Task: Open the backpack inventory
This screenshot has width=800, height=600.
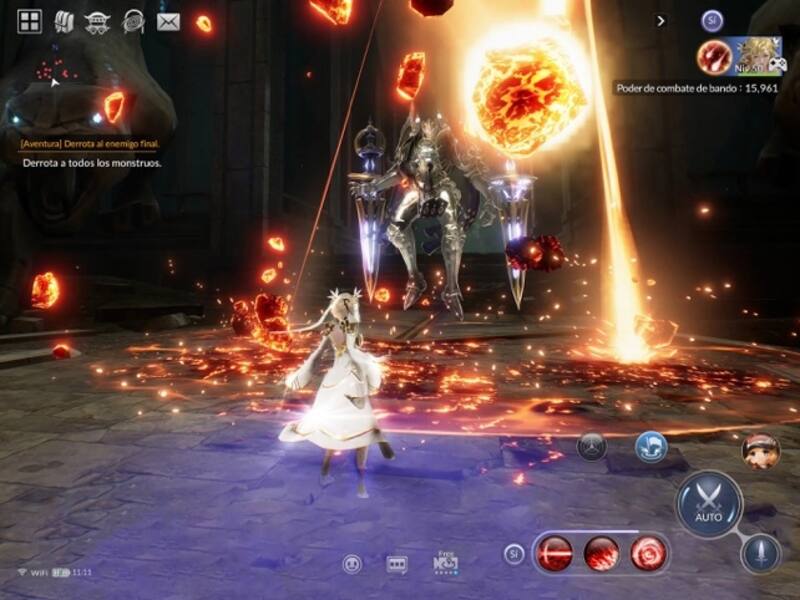Action: click(63, 21)
